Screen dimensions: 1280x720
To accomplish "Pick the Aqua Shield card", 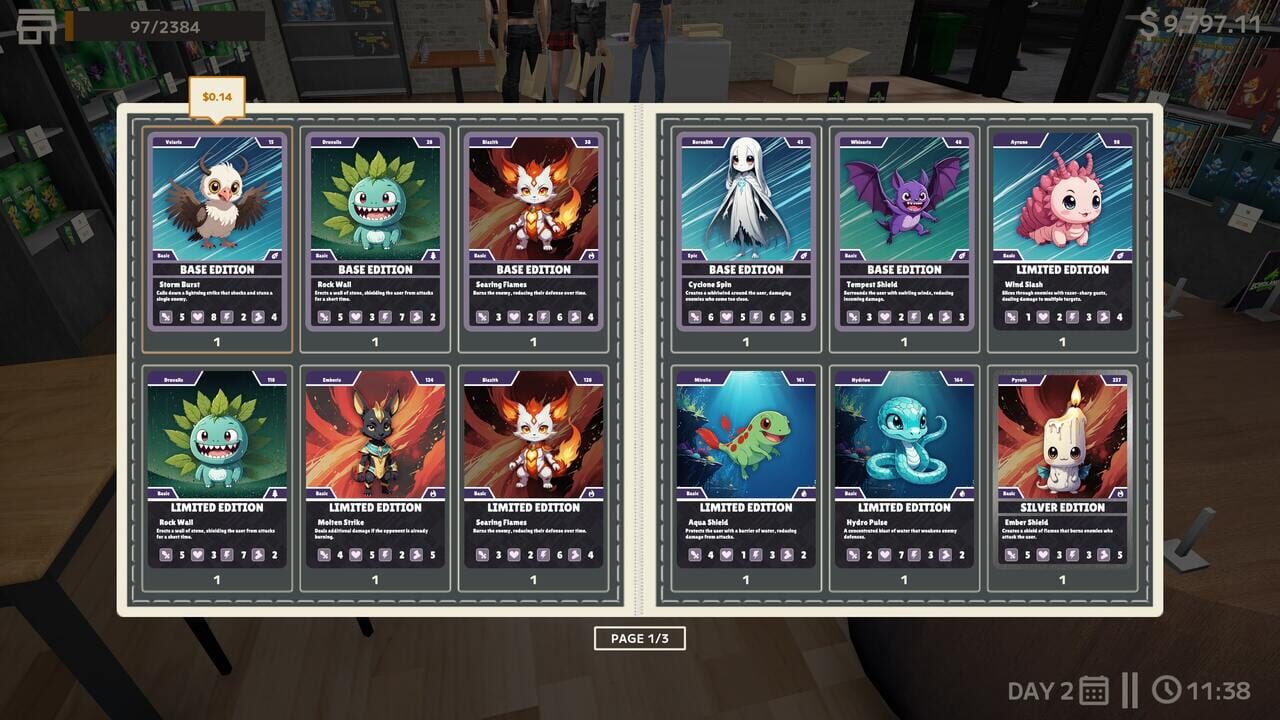I will (746, 469).
